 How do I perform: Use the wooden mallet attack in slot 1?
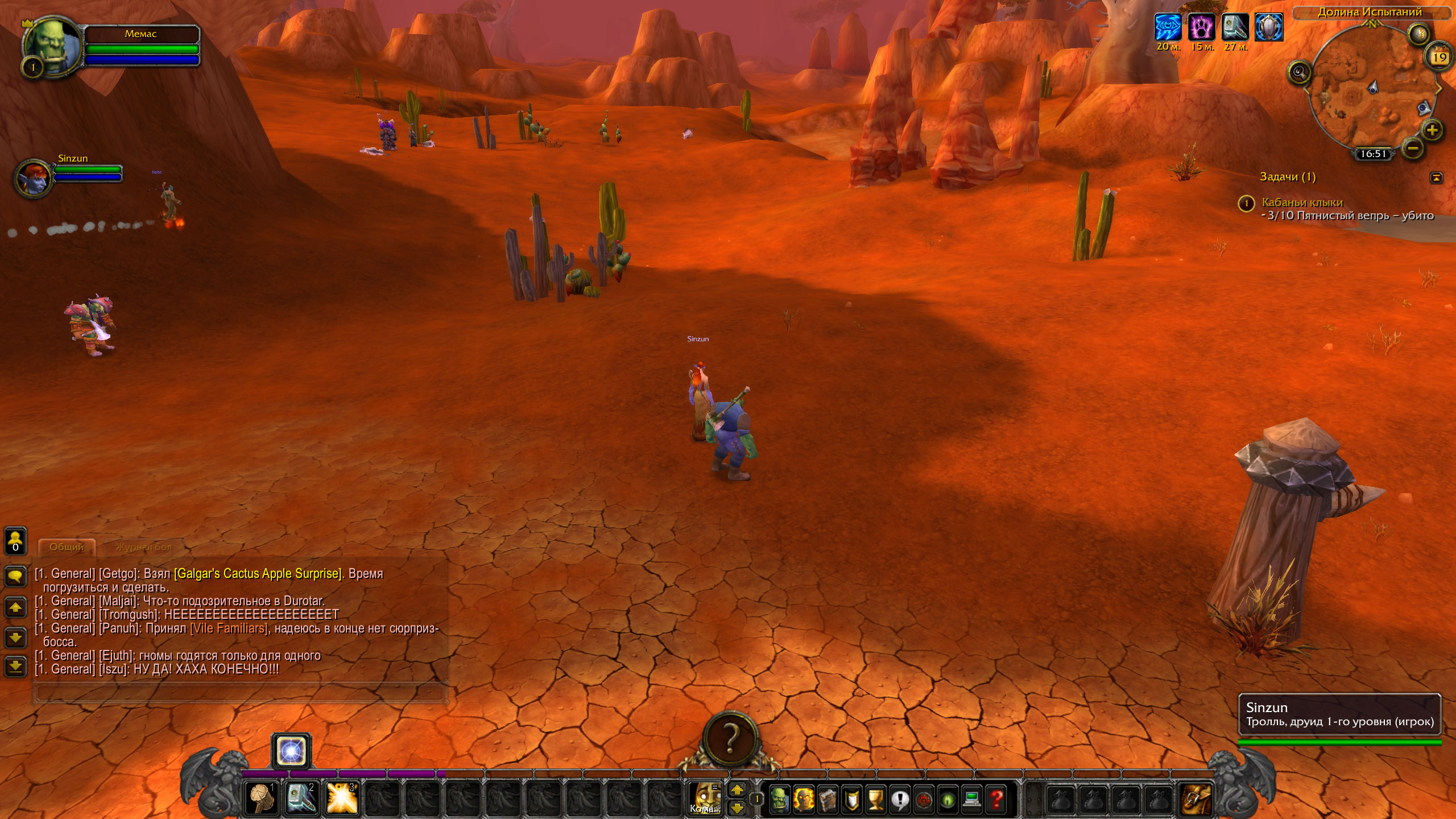tap(262, 797)
